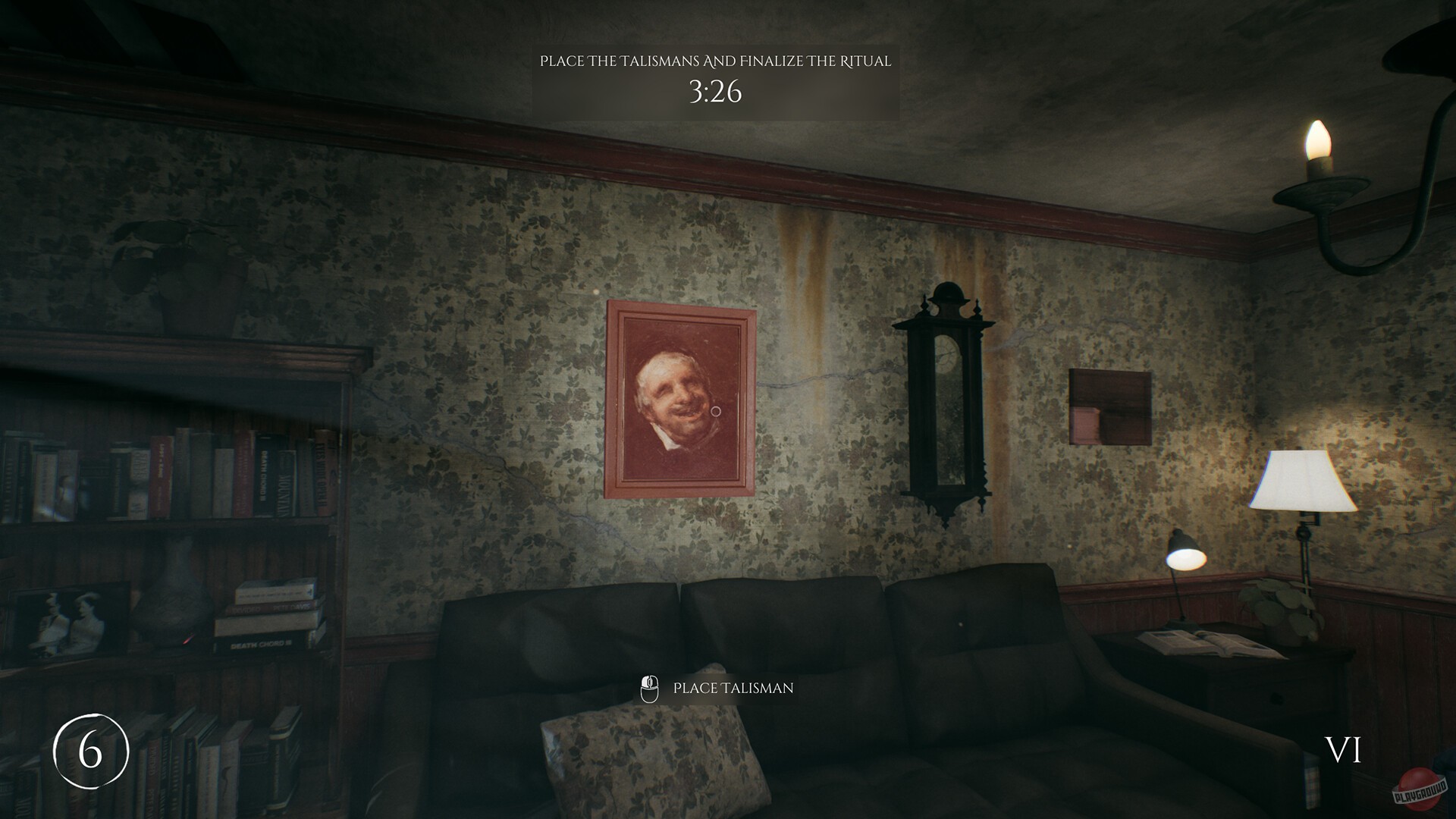
Task: Click the Place The Talismans objective text
Action: click(x=716, y=62)
